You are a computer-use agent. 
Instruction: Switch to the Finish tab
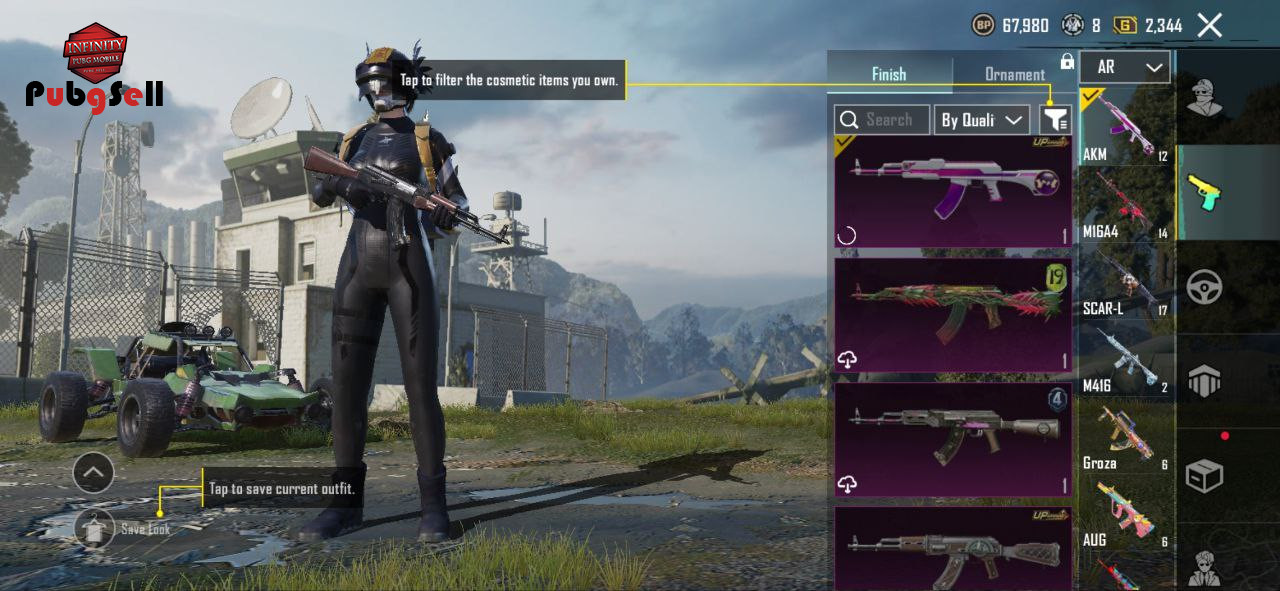pos(888,74)
